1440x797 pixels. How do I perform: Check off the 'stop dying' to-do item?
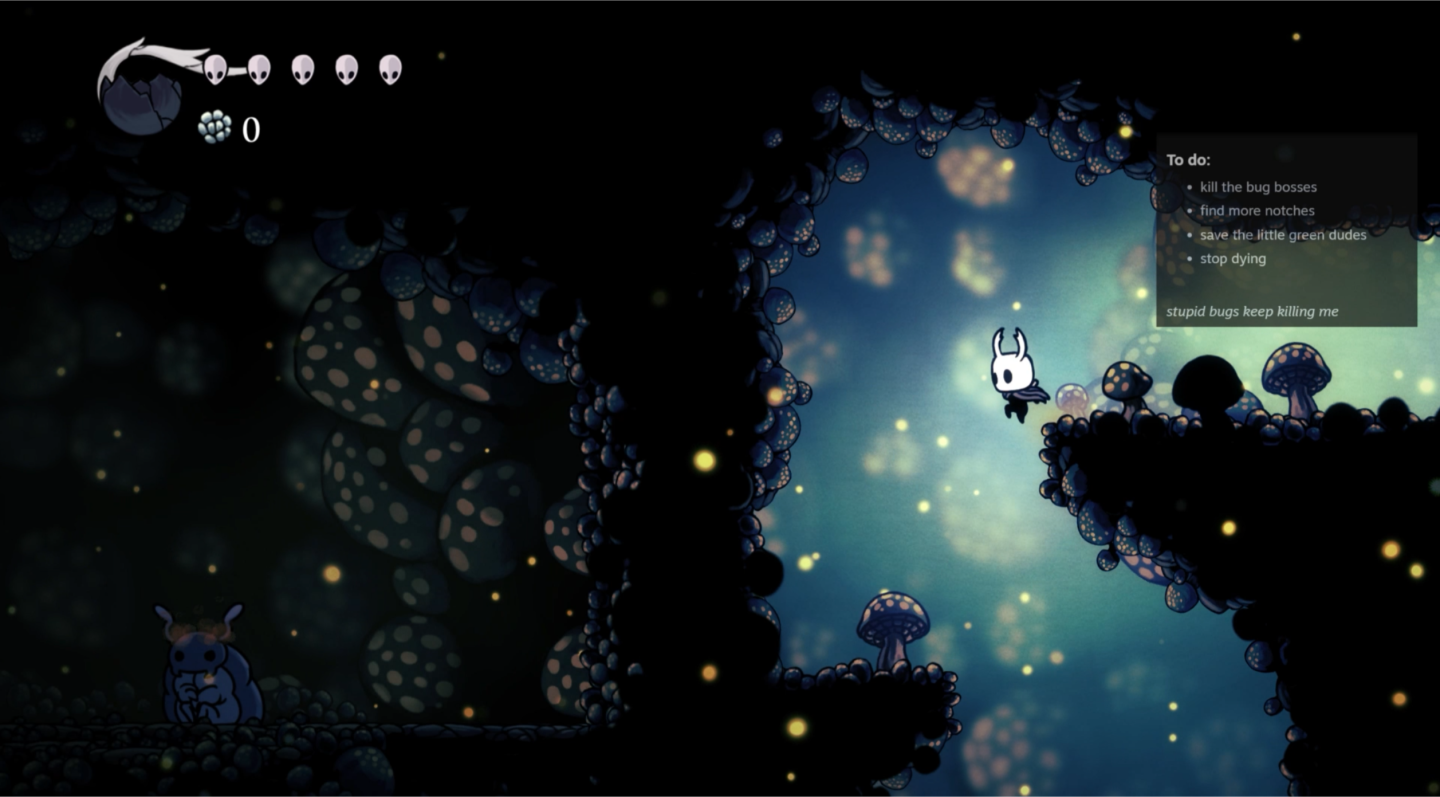click(1232, 258)
